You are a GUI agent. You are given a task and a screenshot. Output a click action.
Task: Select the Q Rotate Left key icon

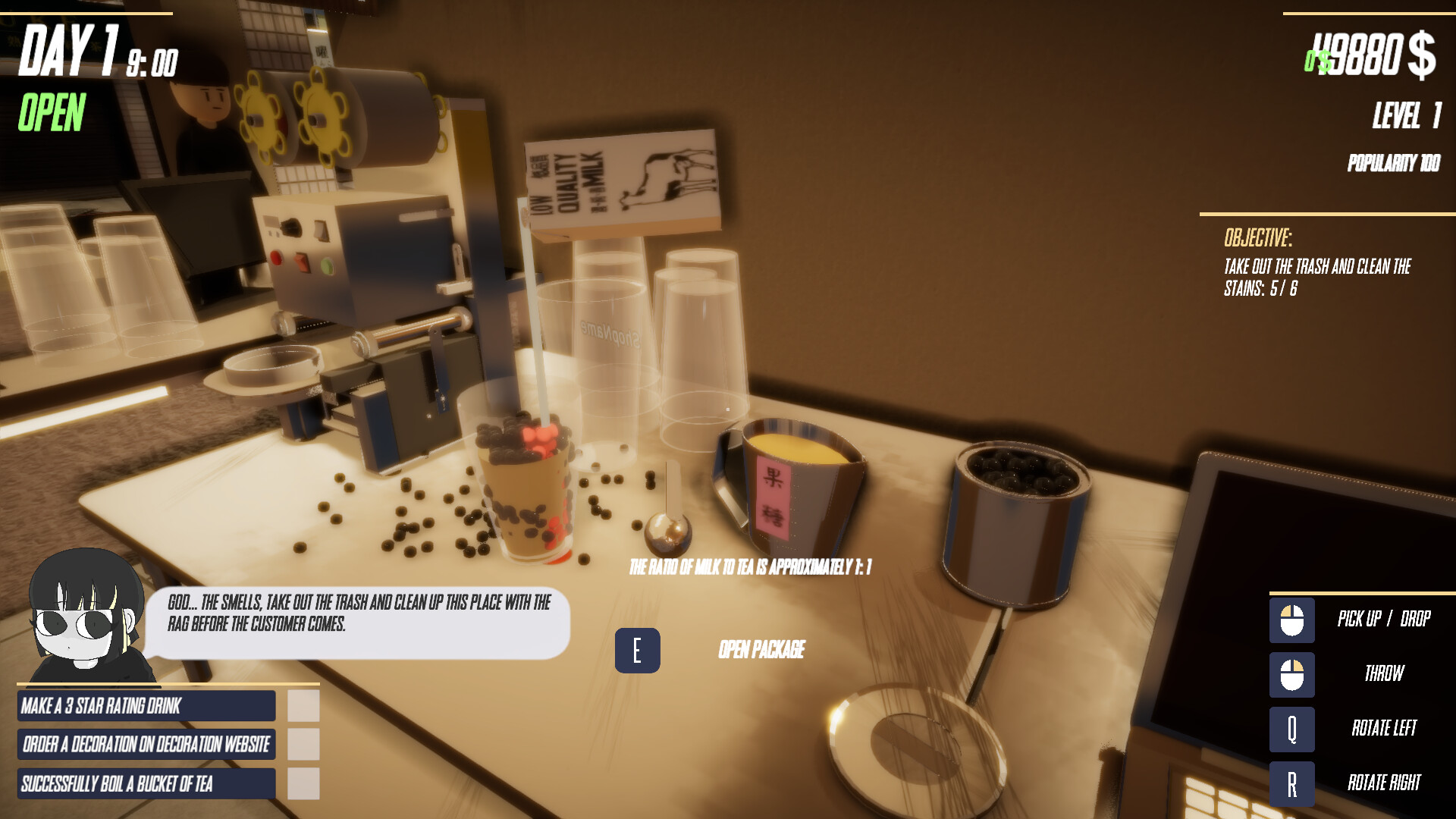[x=1291, y=729]
